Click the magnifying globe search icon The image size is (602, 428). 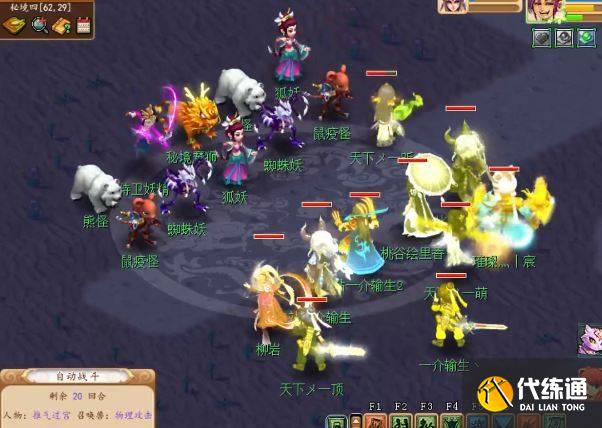tap(40, 25)
